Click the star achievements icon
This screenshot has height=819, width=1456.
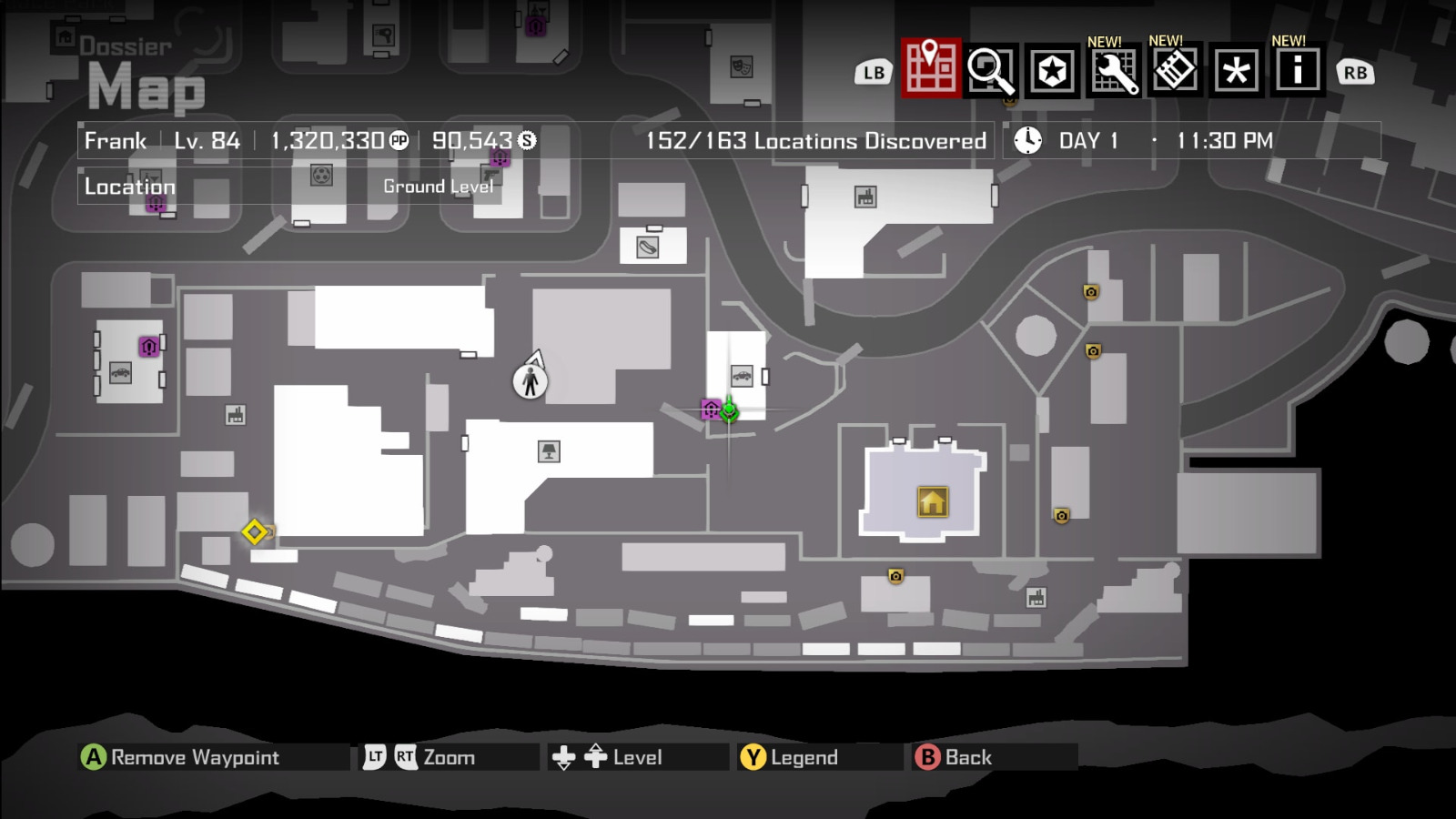[1053, 71]
